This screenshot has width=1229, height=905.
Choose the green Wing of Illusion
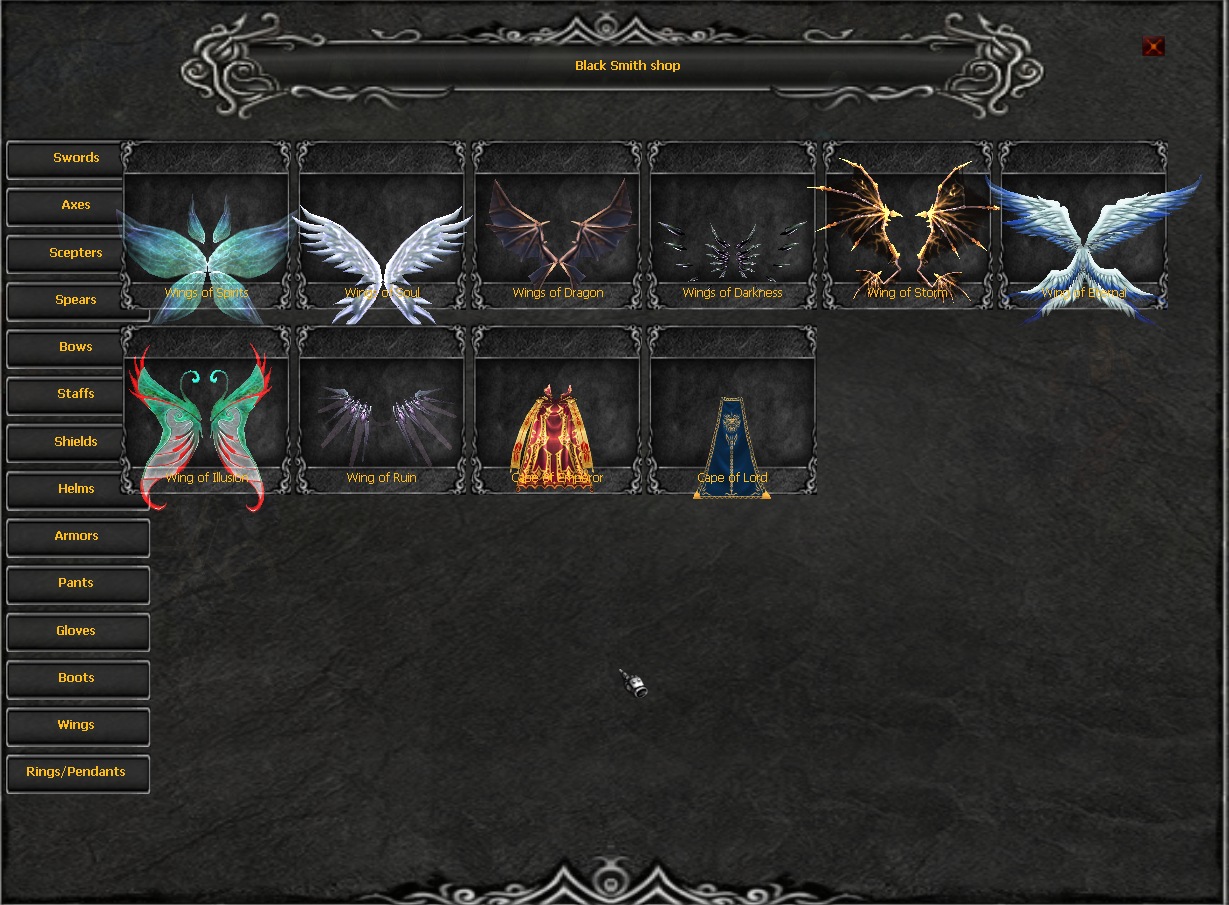(206, 425)
